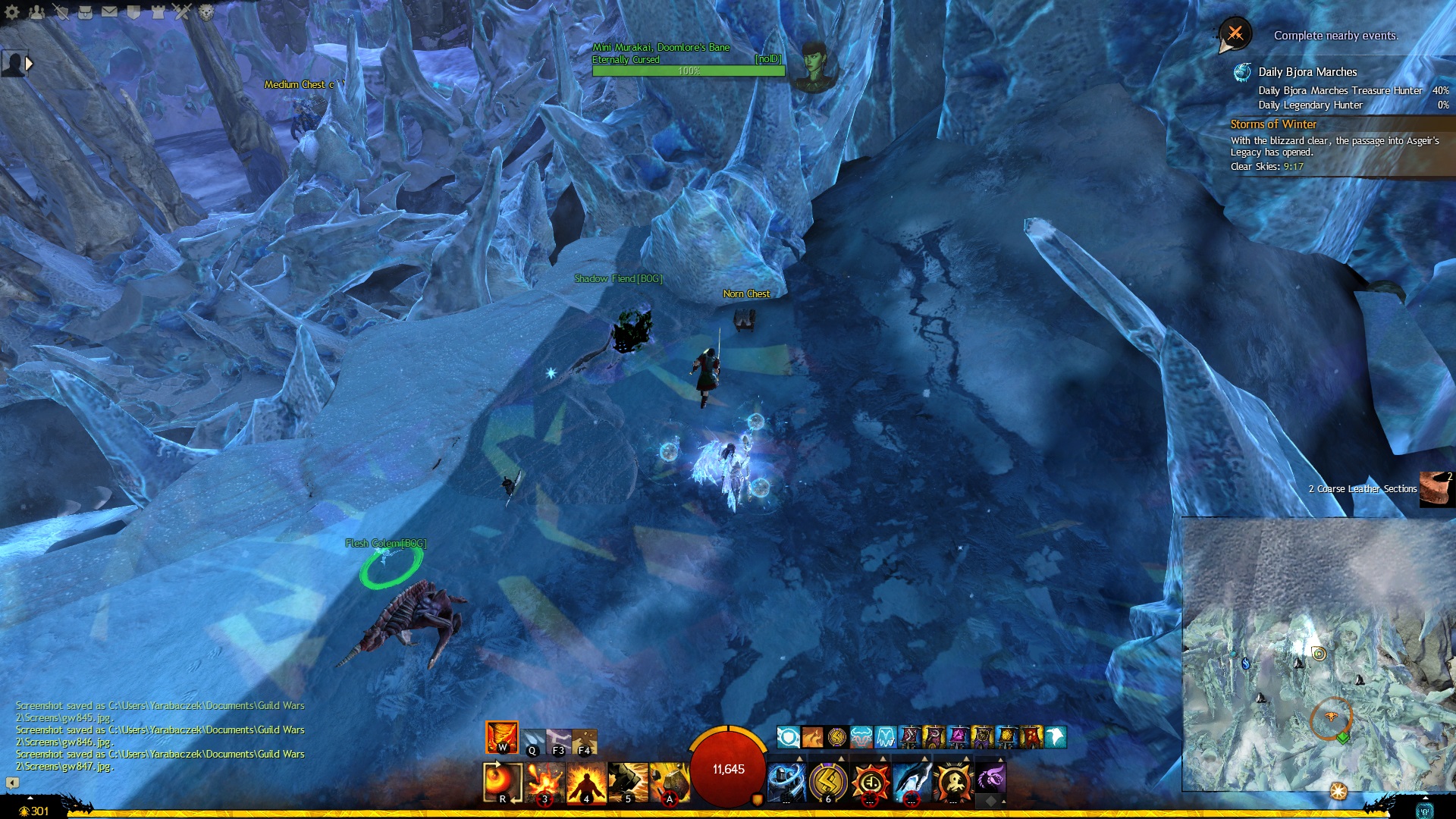Click the minimap
Screen dimensions: 1456x819
(1318, 654)
